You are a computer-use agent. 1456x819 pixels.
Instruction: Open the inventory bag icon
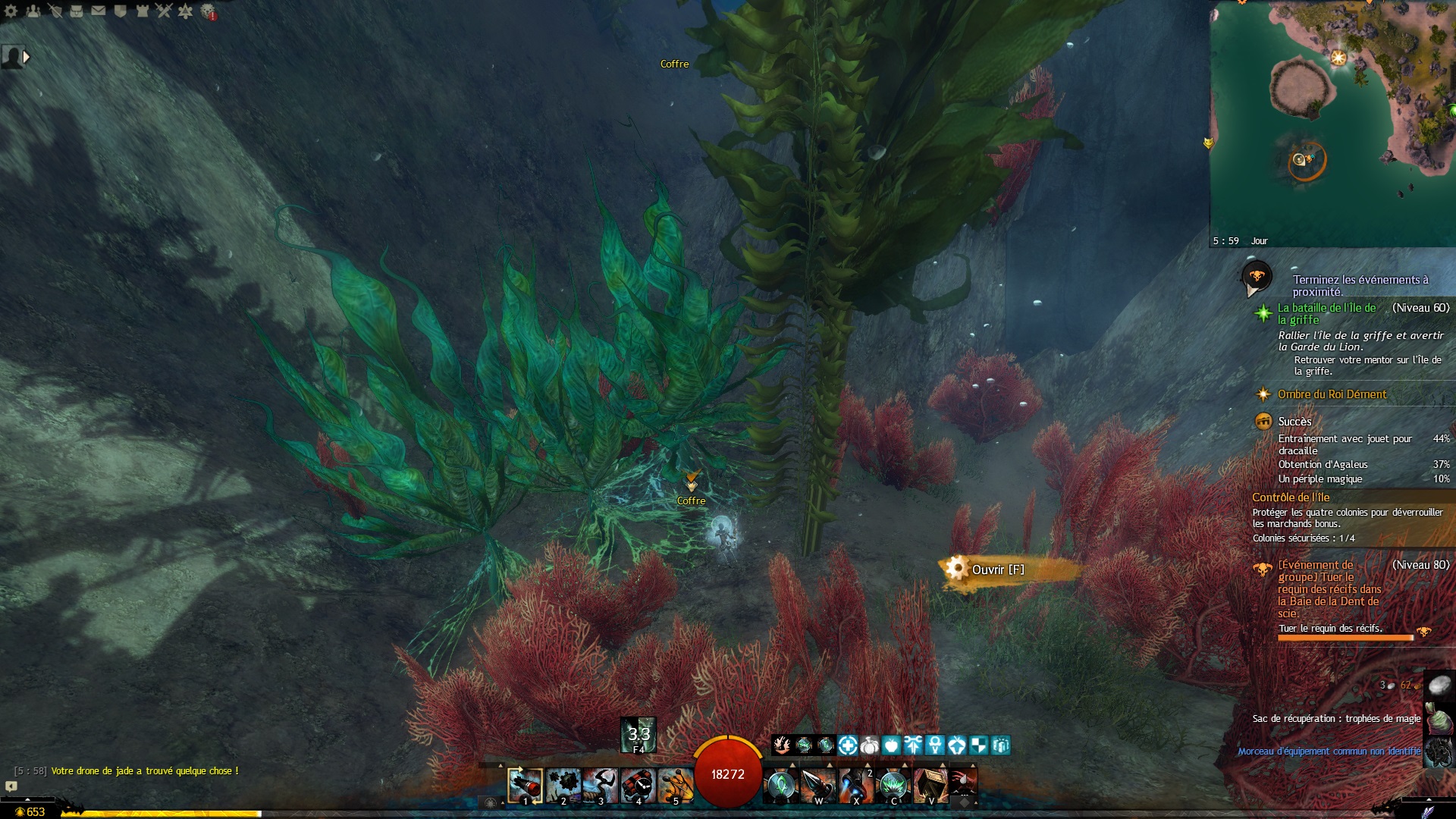[77, 11]
